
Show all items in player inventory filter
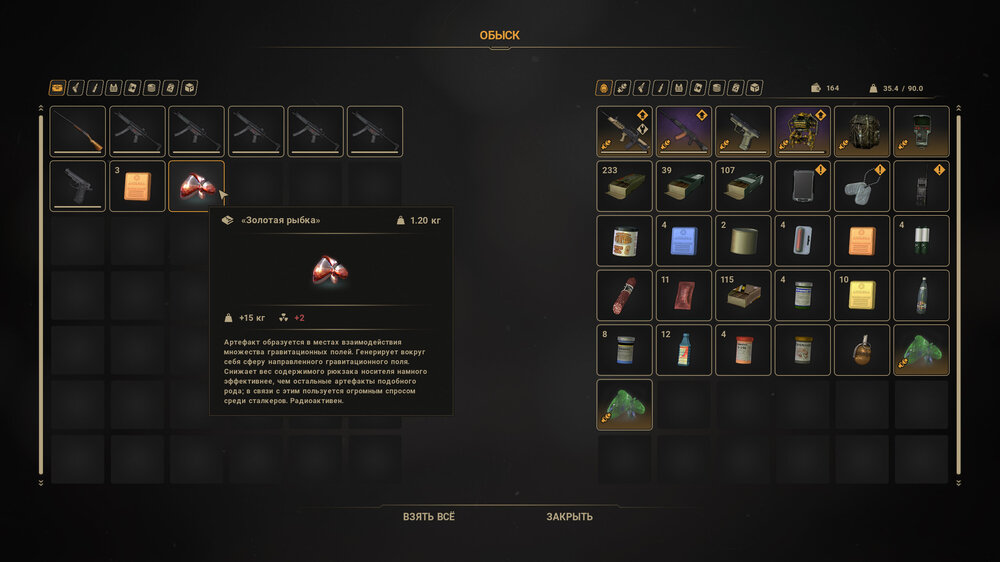603,88
